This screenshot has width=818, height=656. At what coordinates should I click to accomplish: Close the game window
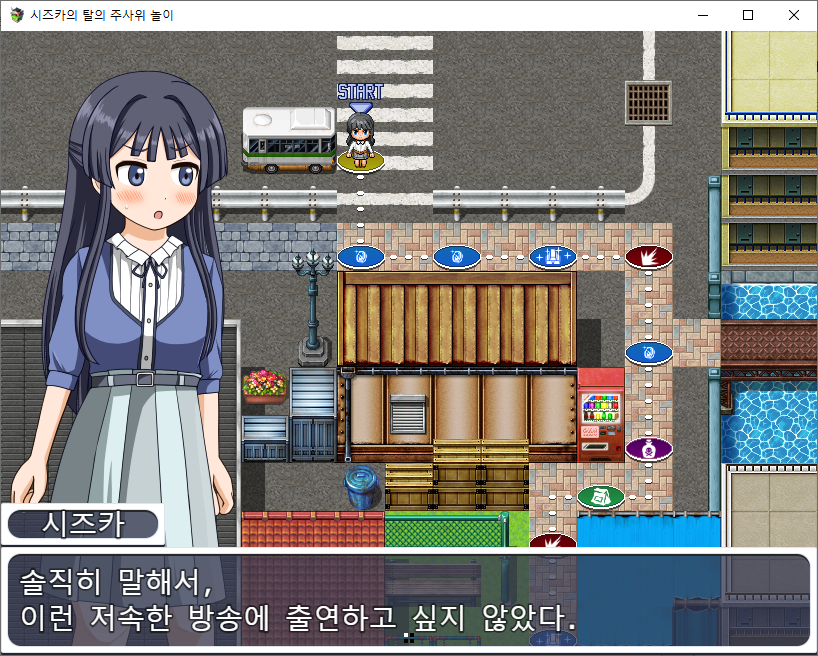coord(794,15)
